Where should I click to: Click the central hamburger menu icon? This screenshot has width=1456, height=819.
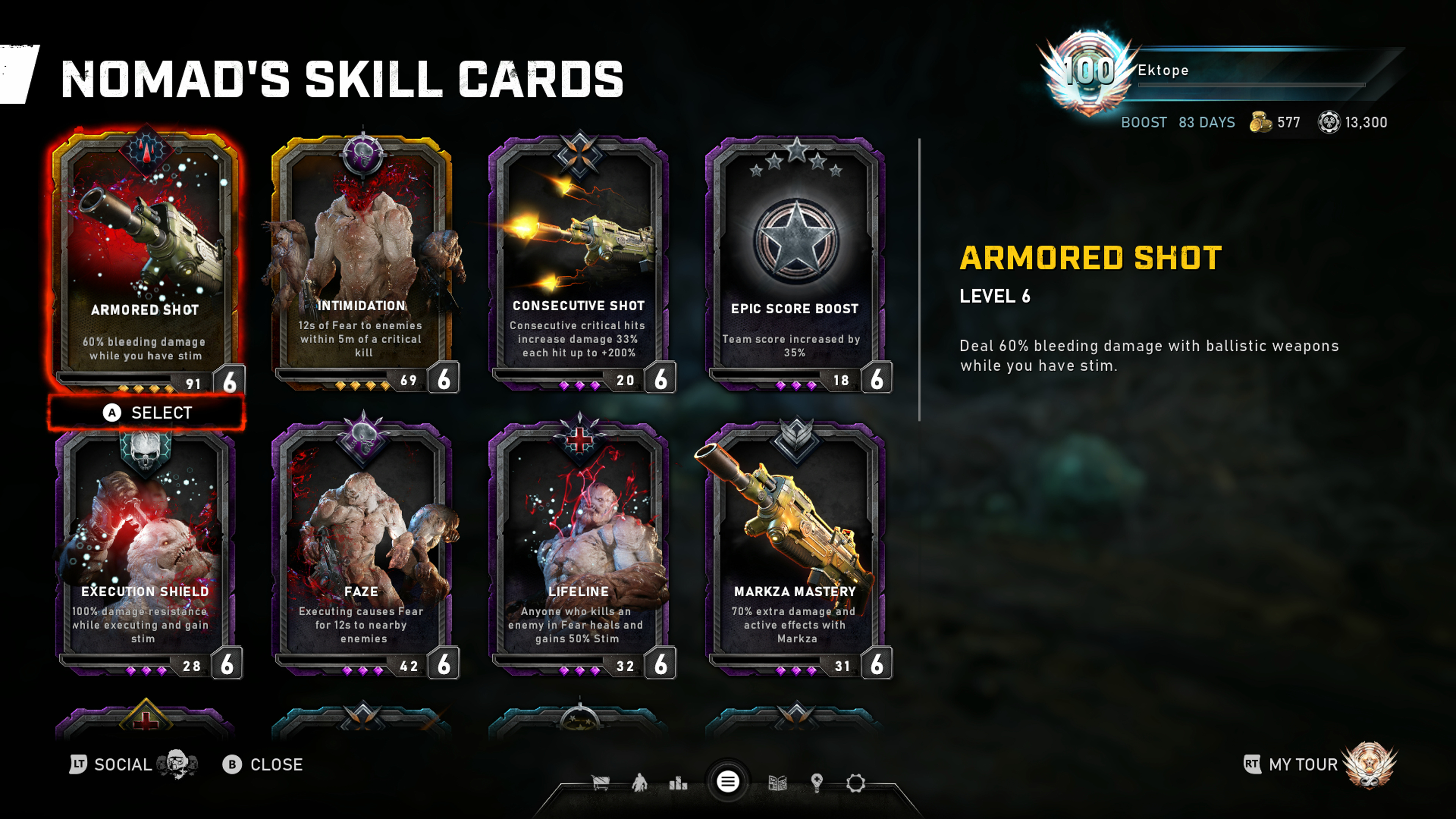click(x=728, y=782)
